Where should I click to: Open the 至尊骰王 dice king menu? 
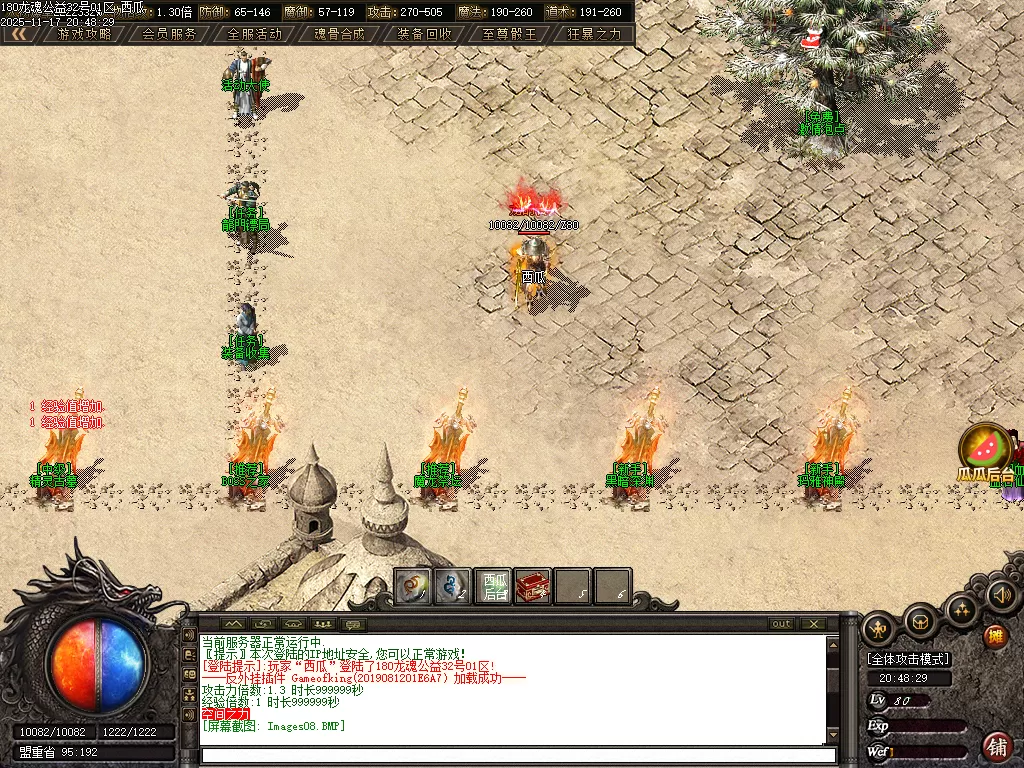[509, 33]
